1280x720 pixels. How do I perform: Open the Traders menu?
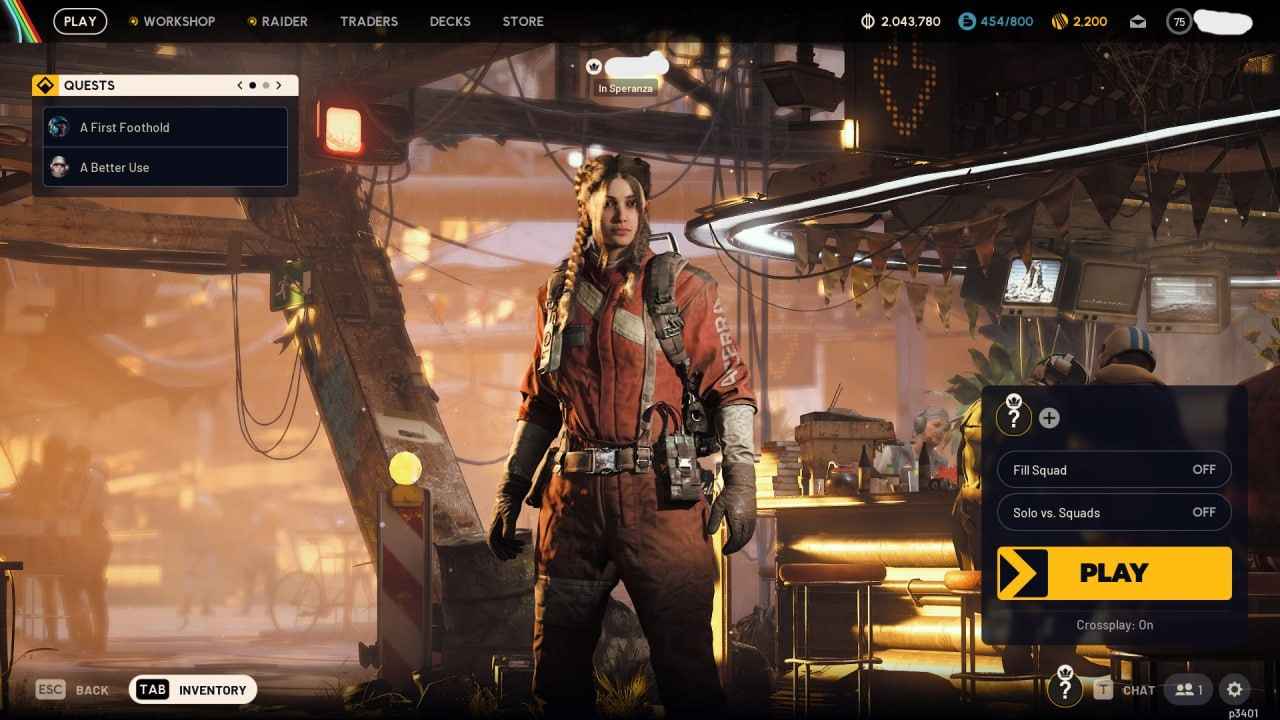click(x=368, y=20)
